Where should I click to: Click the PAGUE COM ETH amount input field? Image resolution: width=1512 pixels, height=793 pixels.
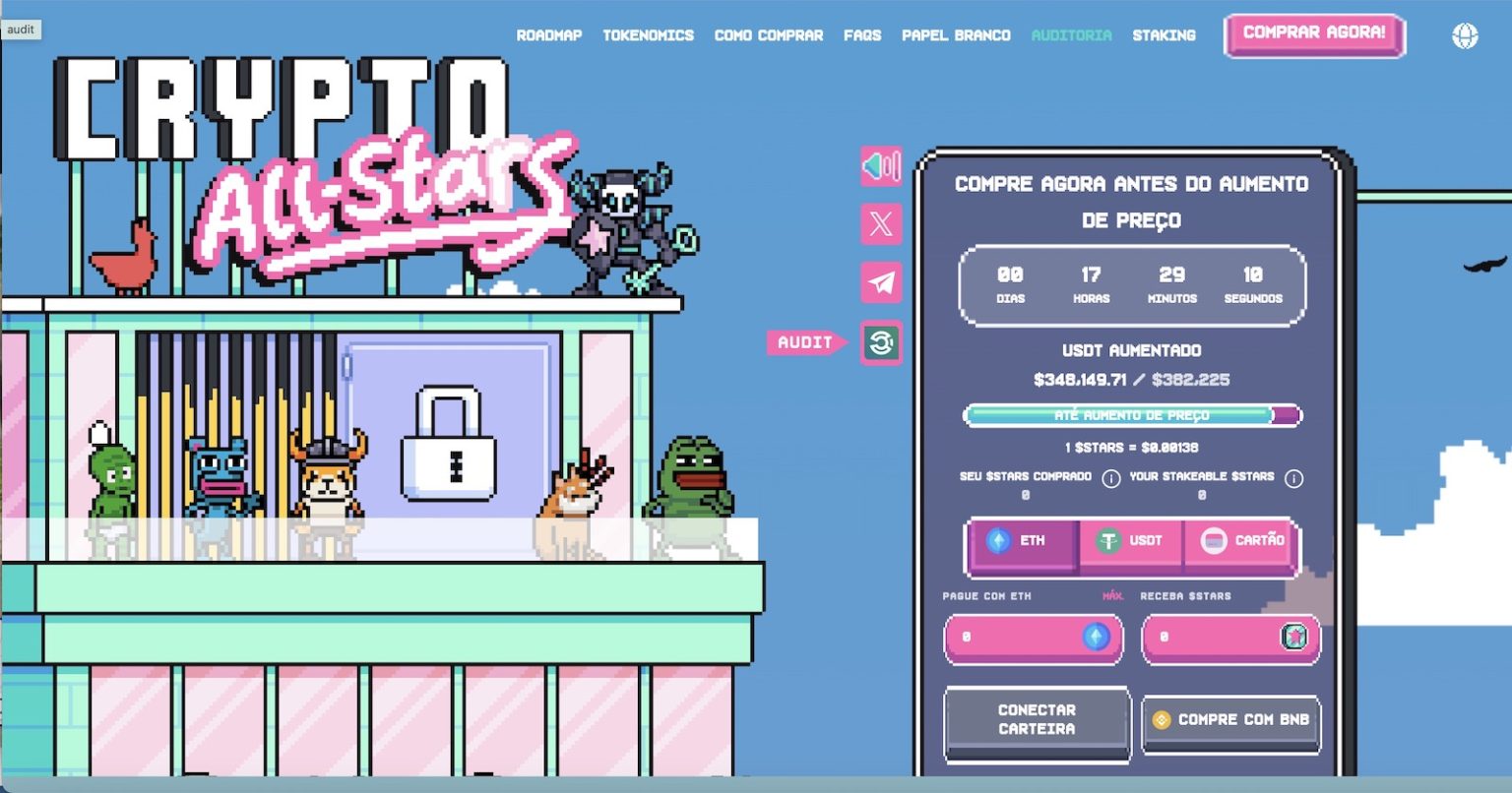point(1024,639)
